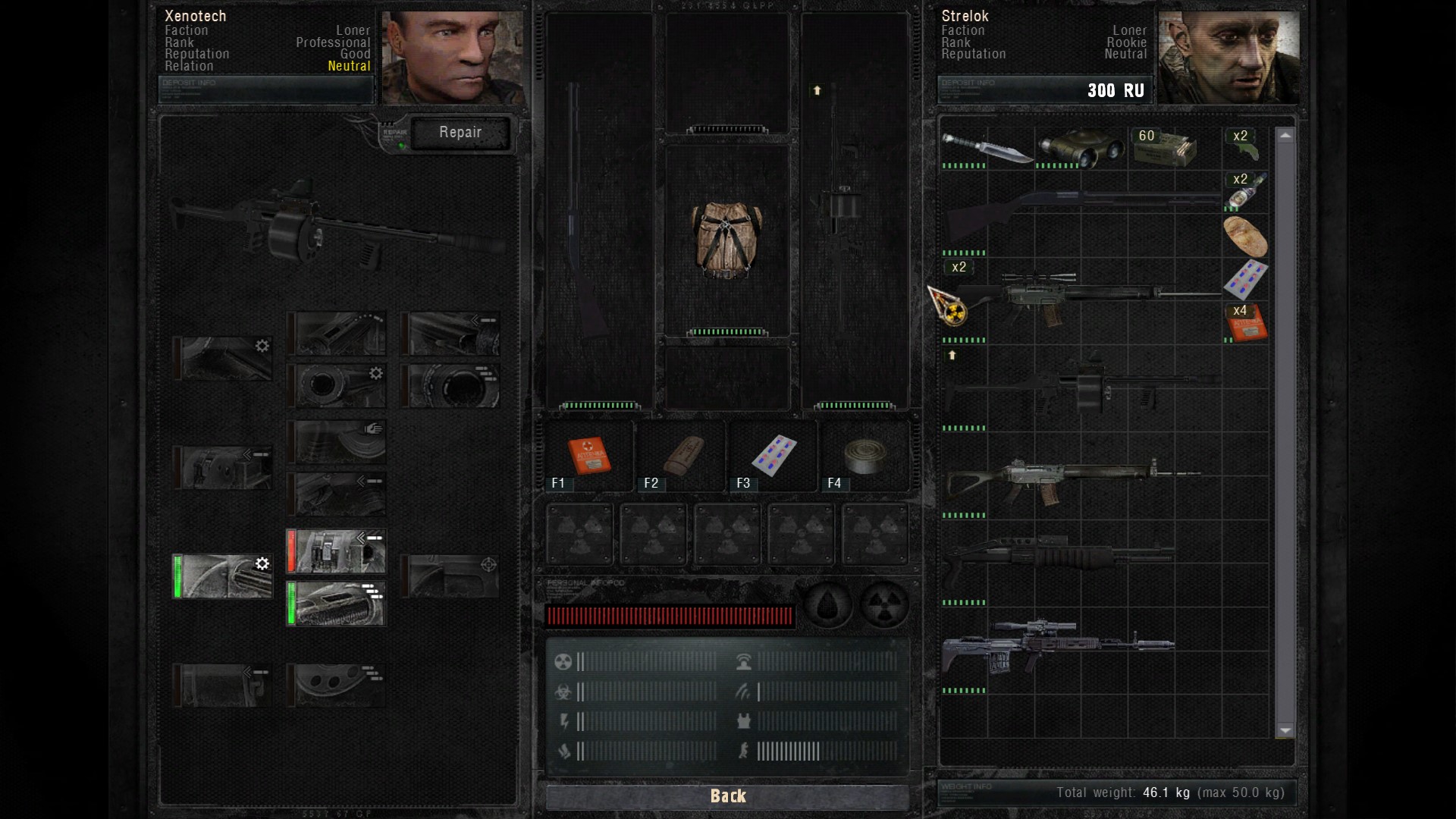Viewport: 1456px width, 819px height.
Task: Choose the pills in quick slot F3
Action: coord(773,456)
